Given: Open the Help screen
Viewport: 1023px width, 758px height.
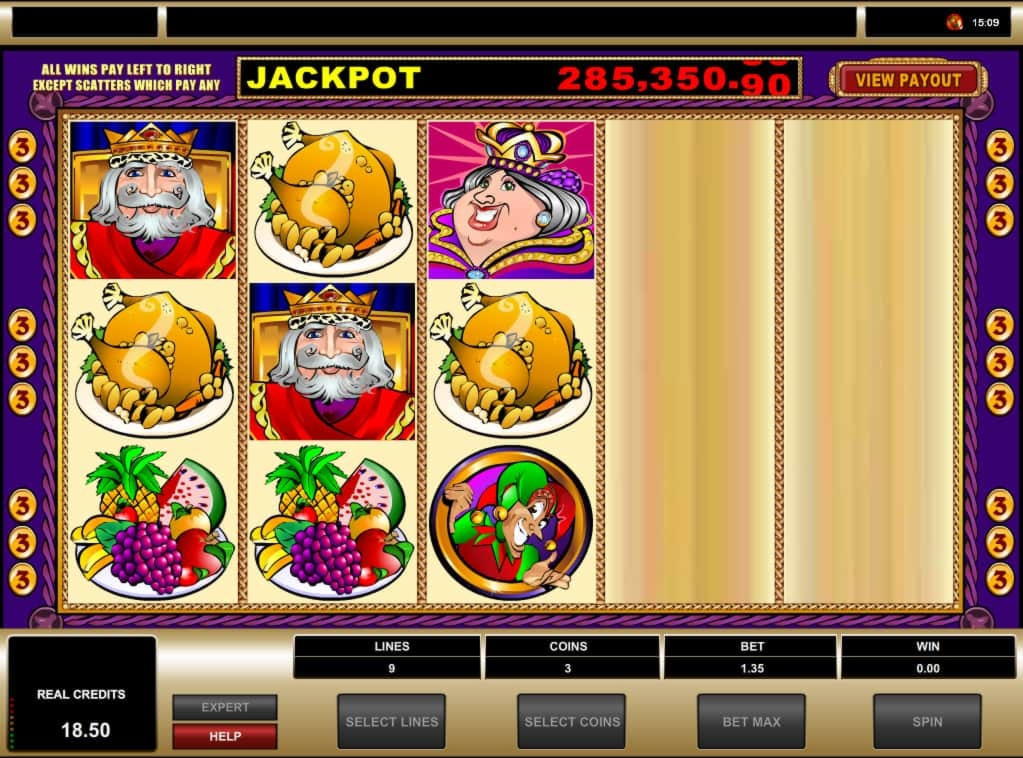Looking at the screenshot, I should (x=225, y=736).
